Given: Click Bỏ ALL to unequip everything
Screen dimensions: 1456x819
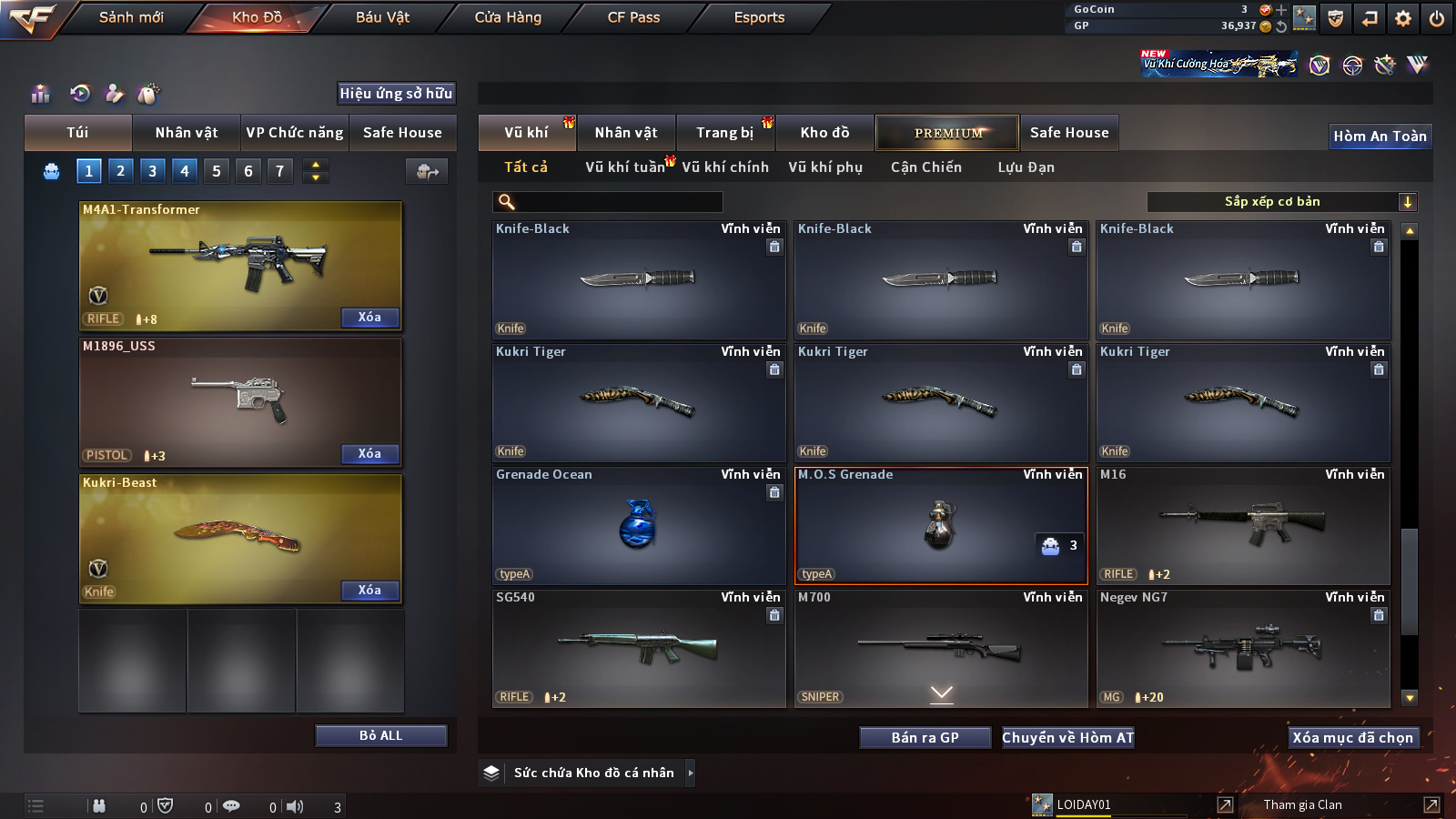Looking at the screenshot, I should (x=380, y=735).
